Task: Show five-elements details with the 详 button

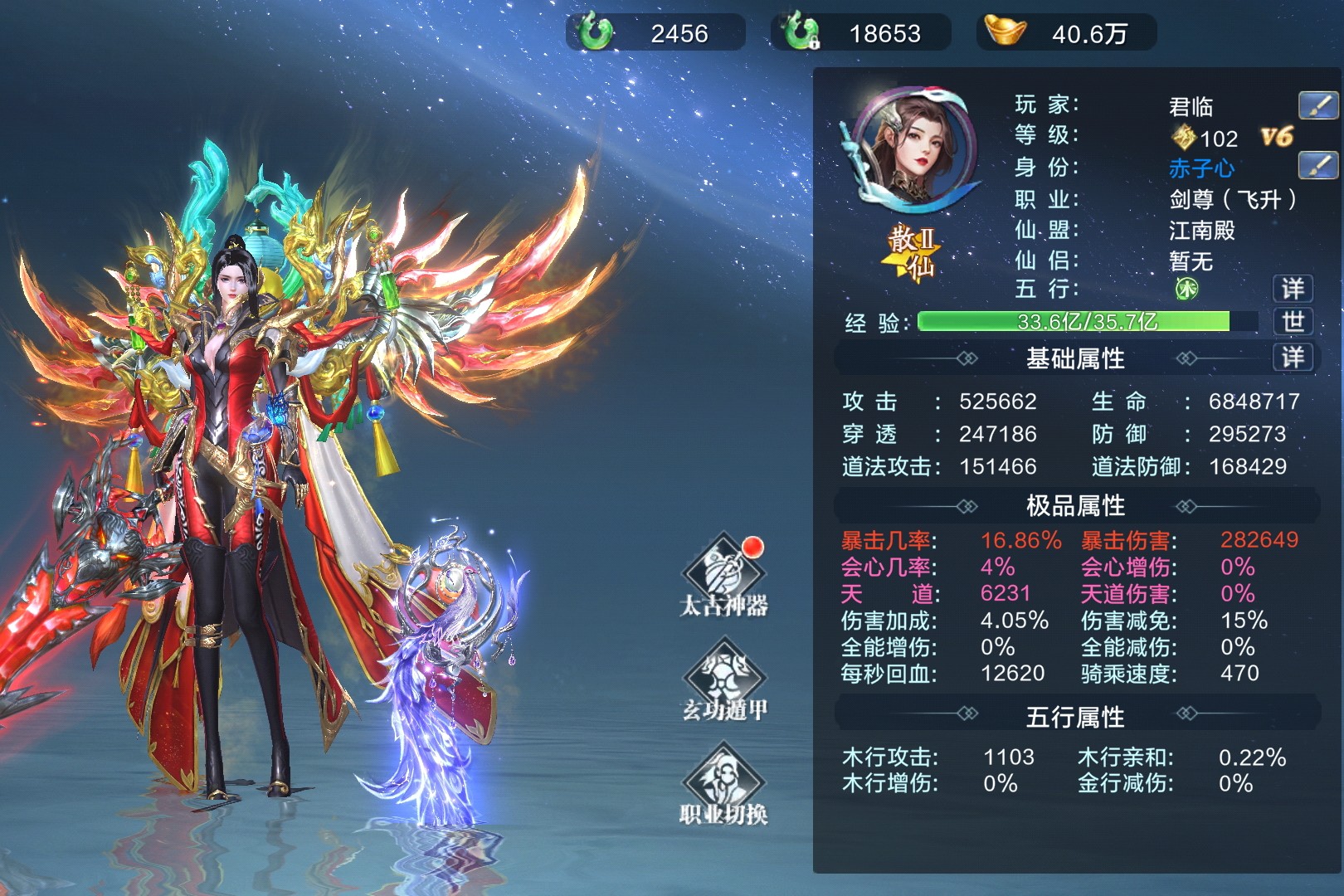Action: click(1293, 289)
